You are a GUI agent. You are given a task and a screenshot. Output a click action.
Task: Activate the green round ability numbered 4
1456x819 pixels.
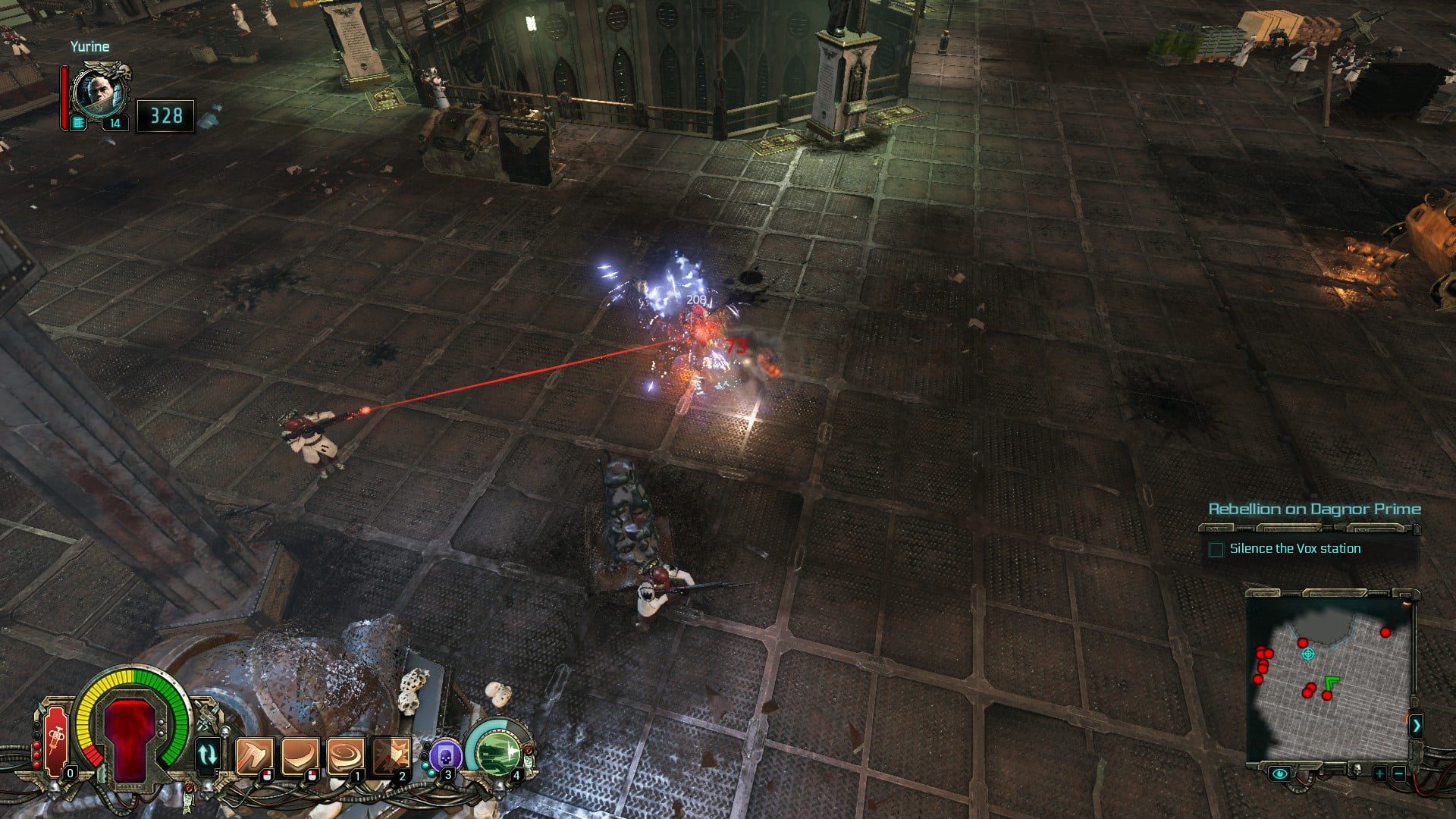[497, 752]
